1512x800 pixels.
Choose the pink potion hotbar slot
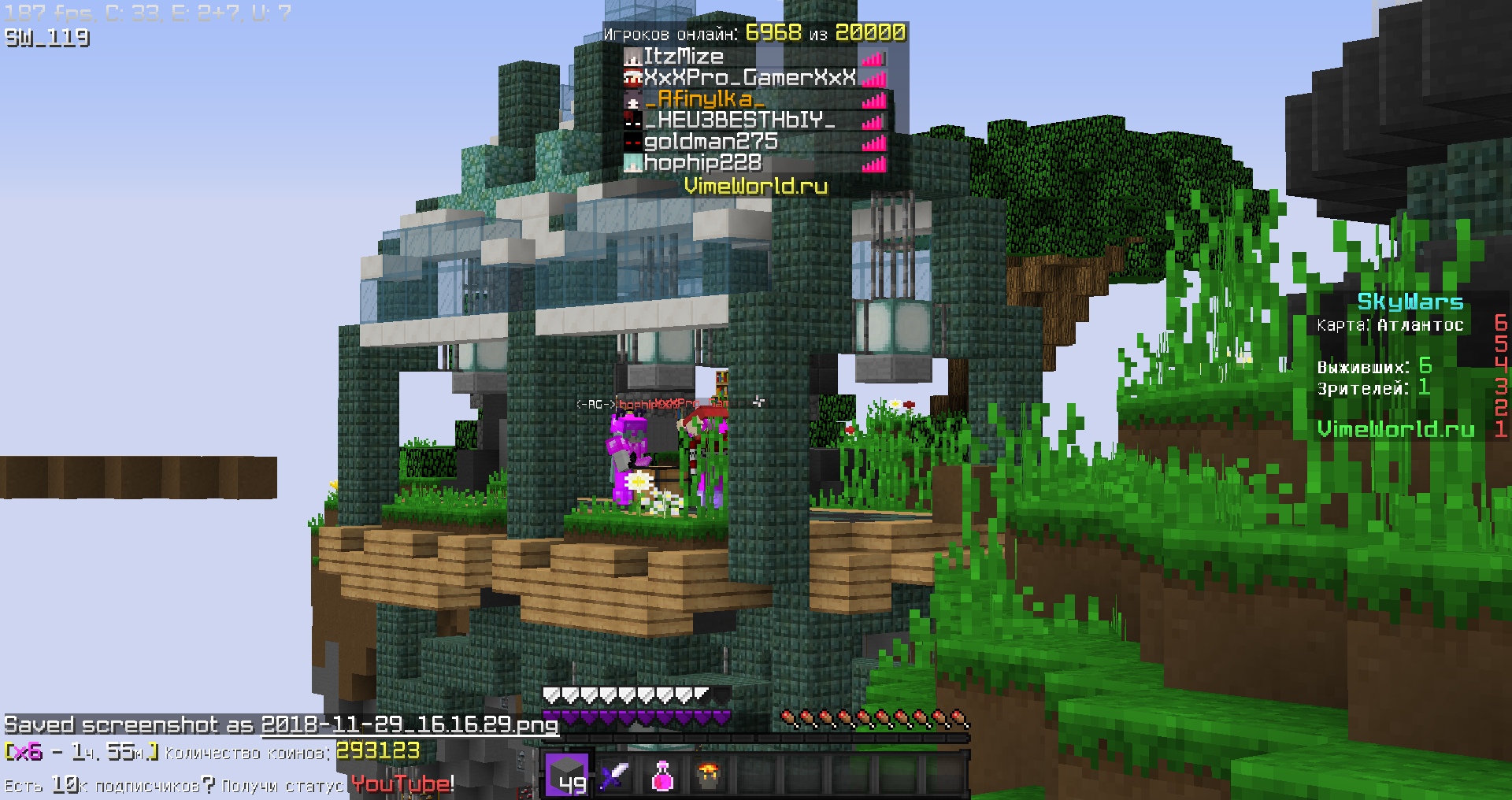coord(663,776)
